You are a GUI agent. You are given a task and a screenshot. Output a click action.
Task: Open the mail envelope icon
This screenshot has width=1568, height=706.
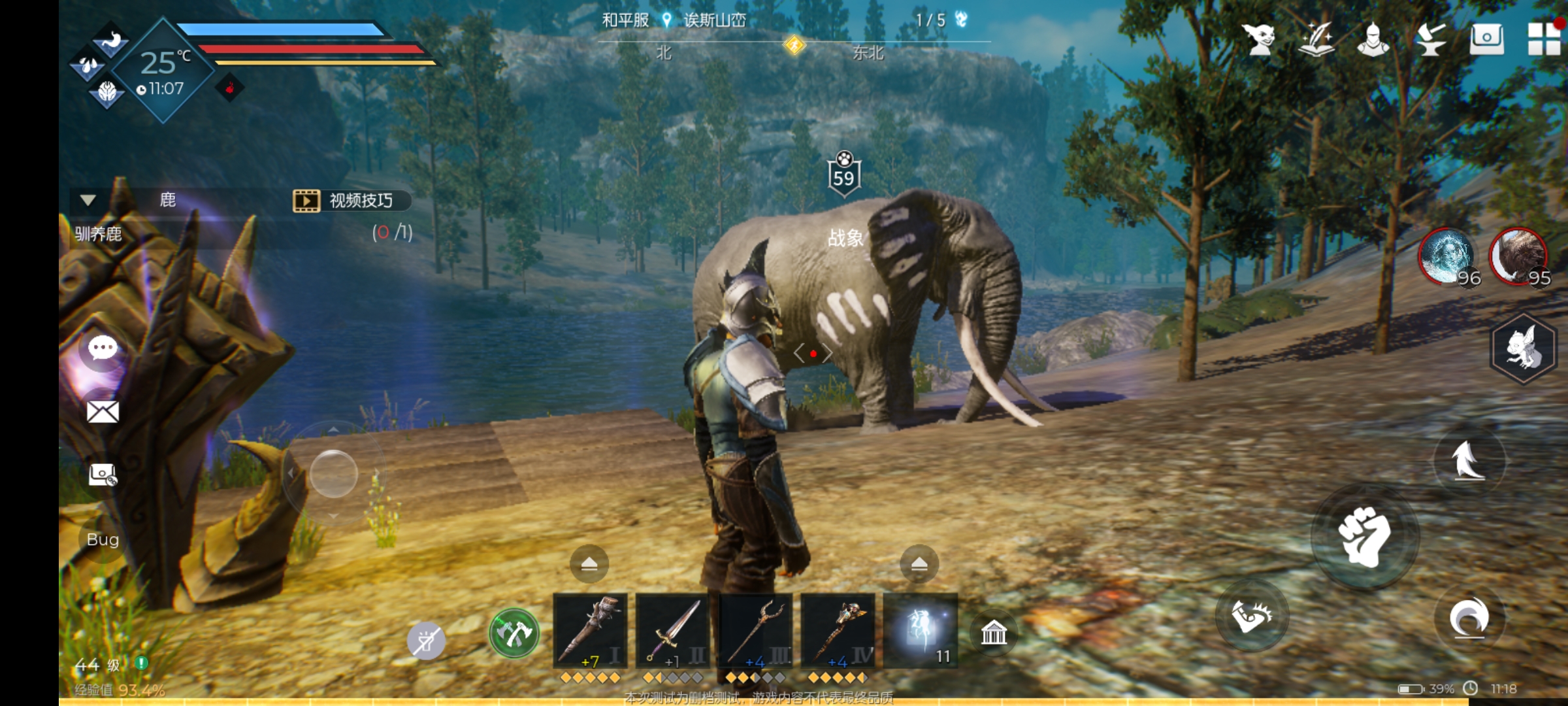click(x=103, y=412)
